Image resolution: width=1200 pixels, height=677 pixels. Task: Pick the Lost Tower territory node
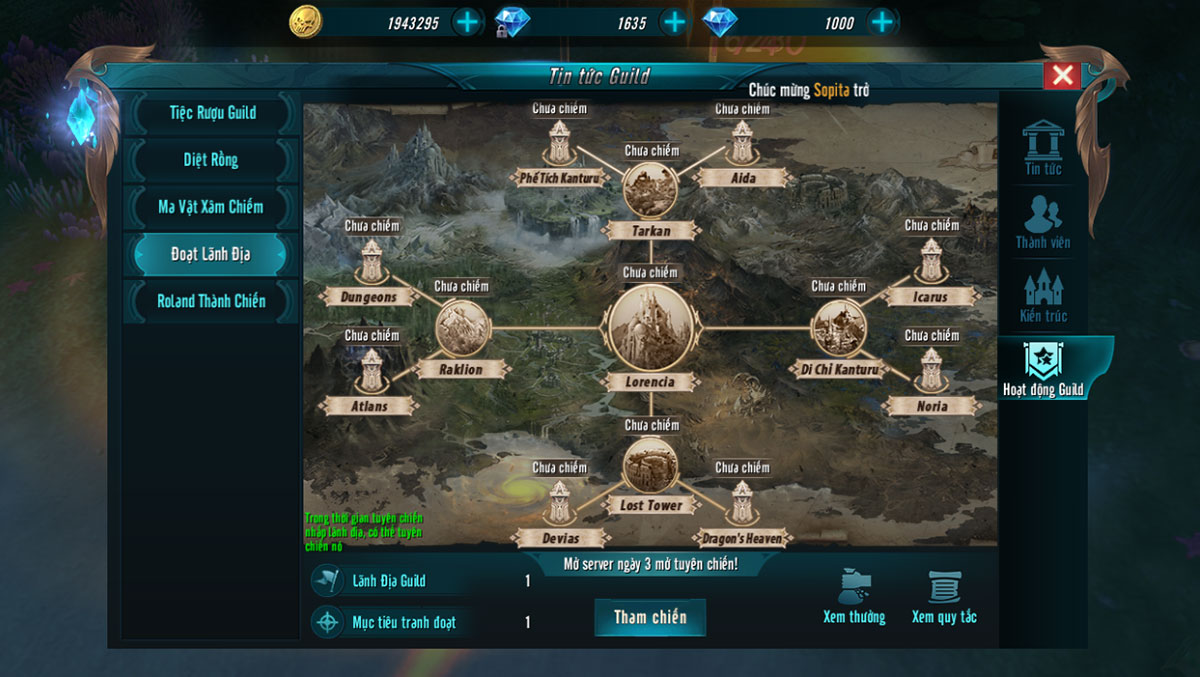click(x=650, y=466)
